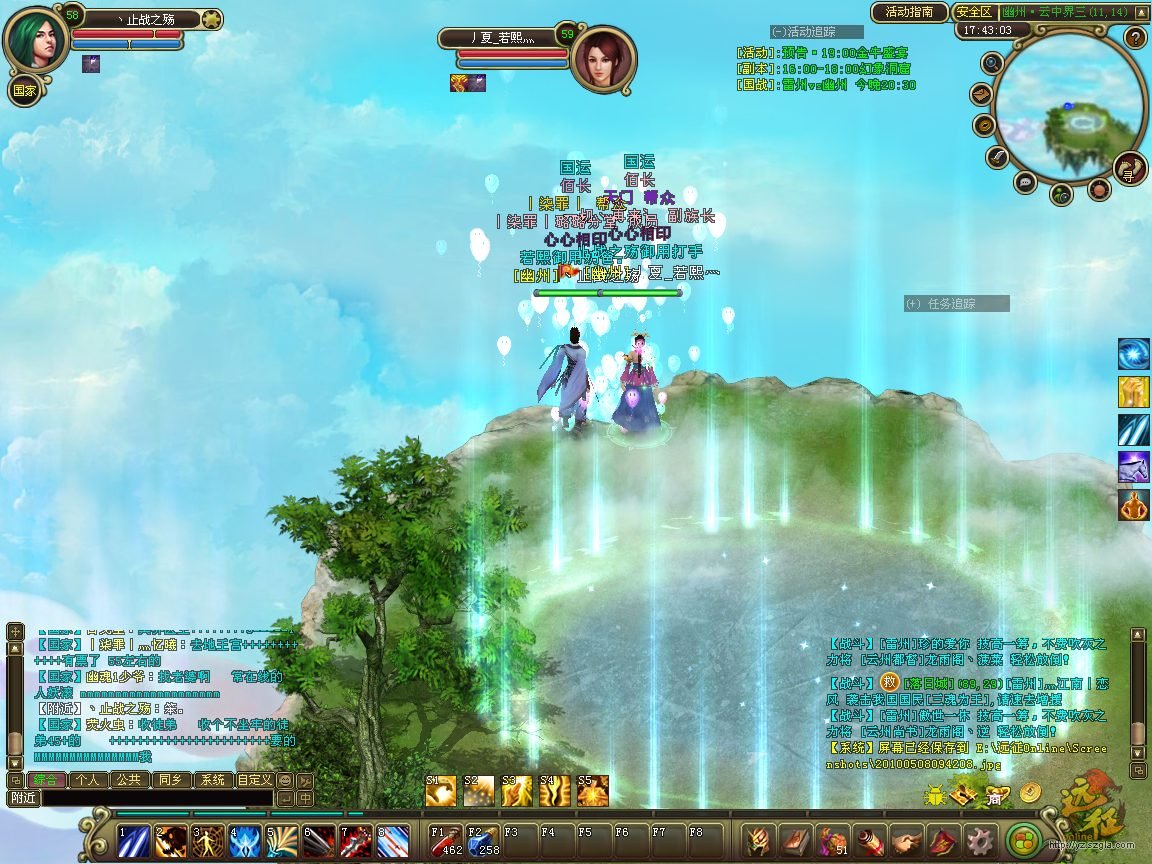Click the chat text input field
This screenshot has height=864, width=1152.
coord(155,798)
